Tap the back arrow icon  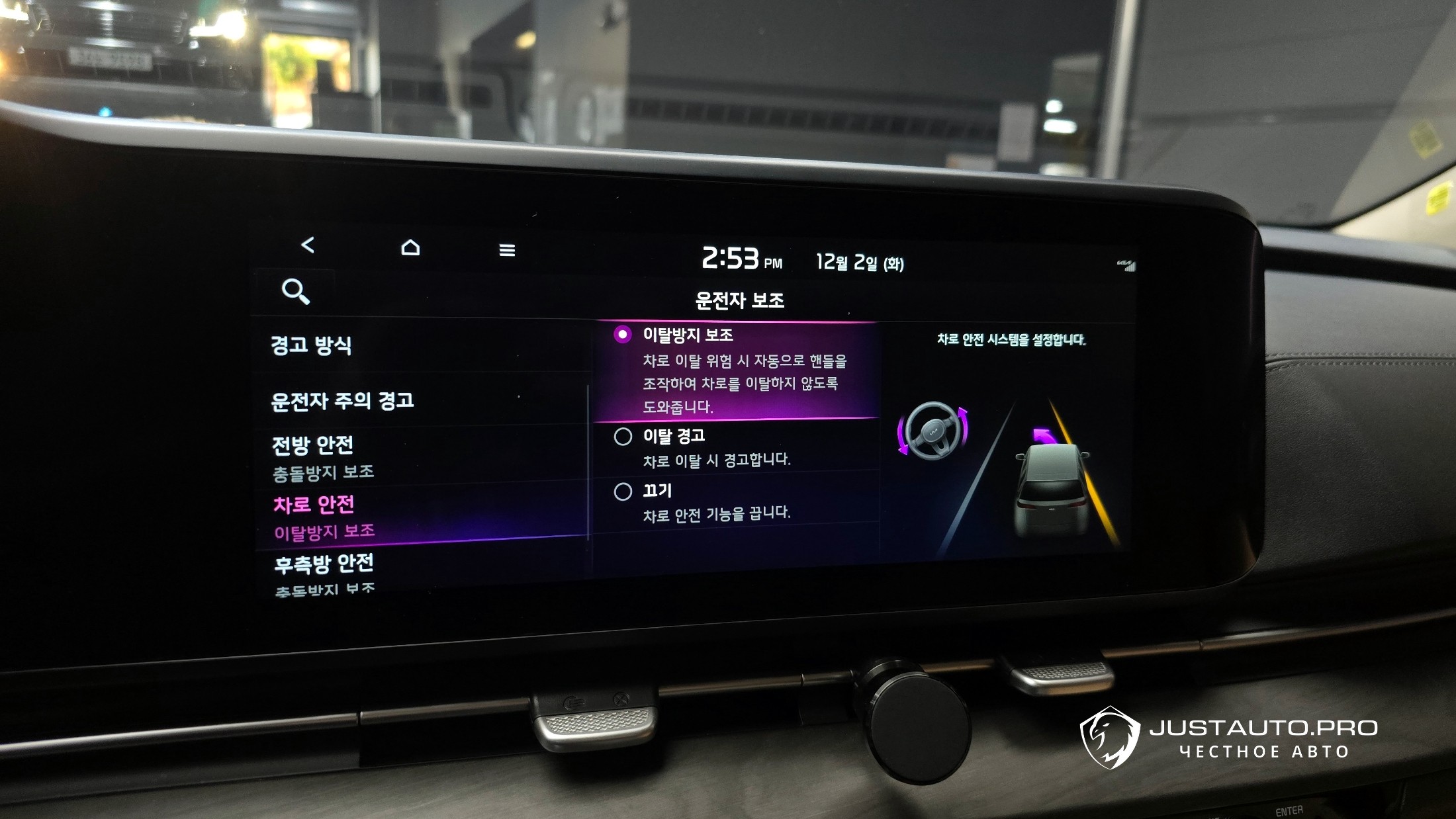[x=308, y=245]
